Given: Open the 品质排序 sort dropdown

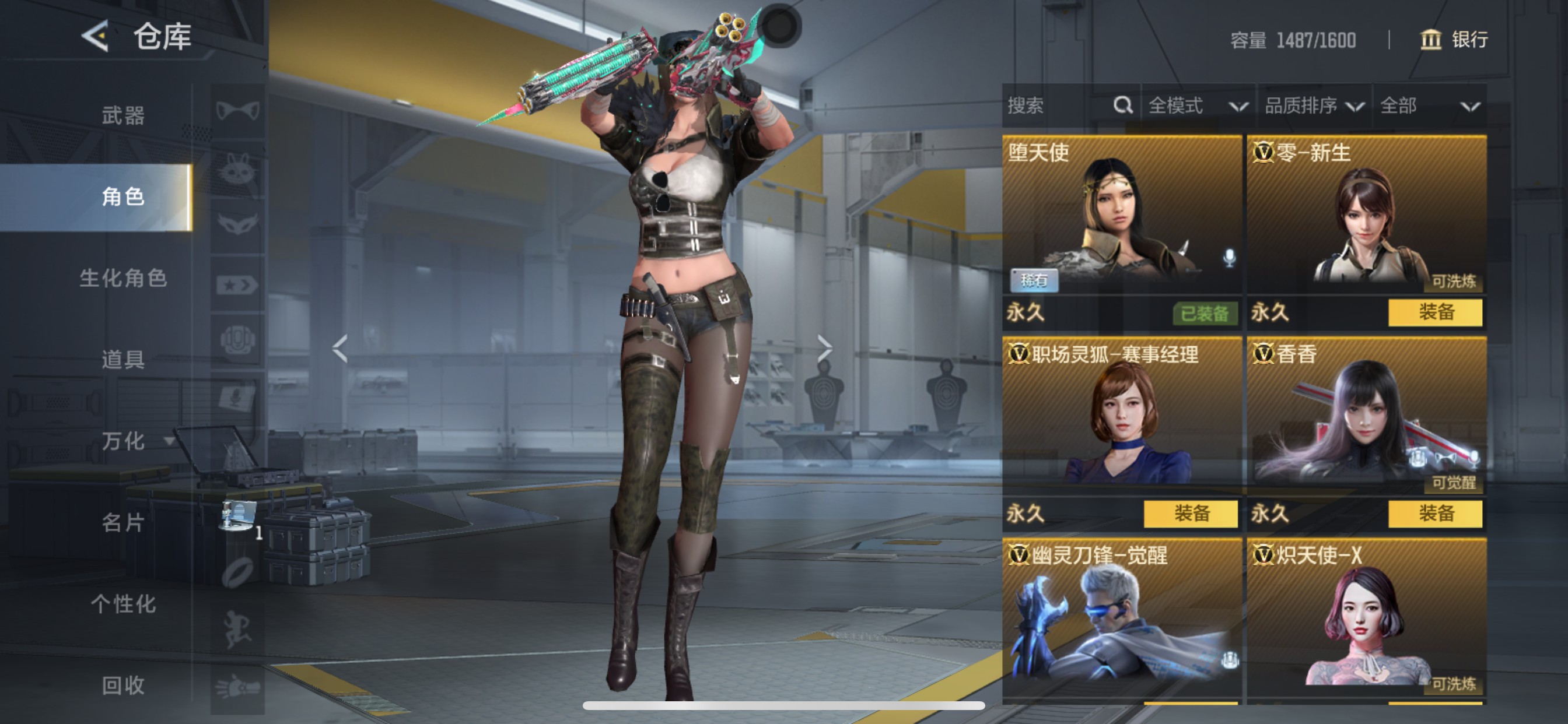Looking at the screenshot, I should pyautogui.click(x=1314, y=106).
